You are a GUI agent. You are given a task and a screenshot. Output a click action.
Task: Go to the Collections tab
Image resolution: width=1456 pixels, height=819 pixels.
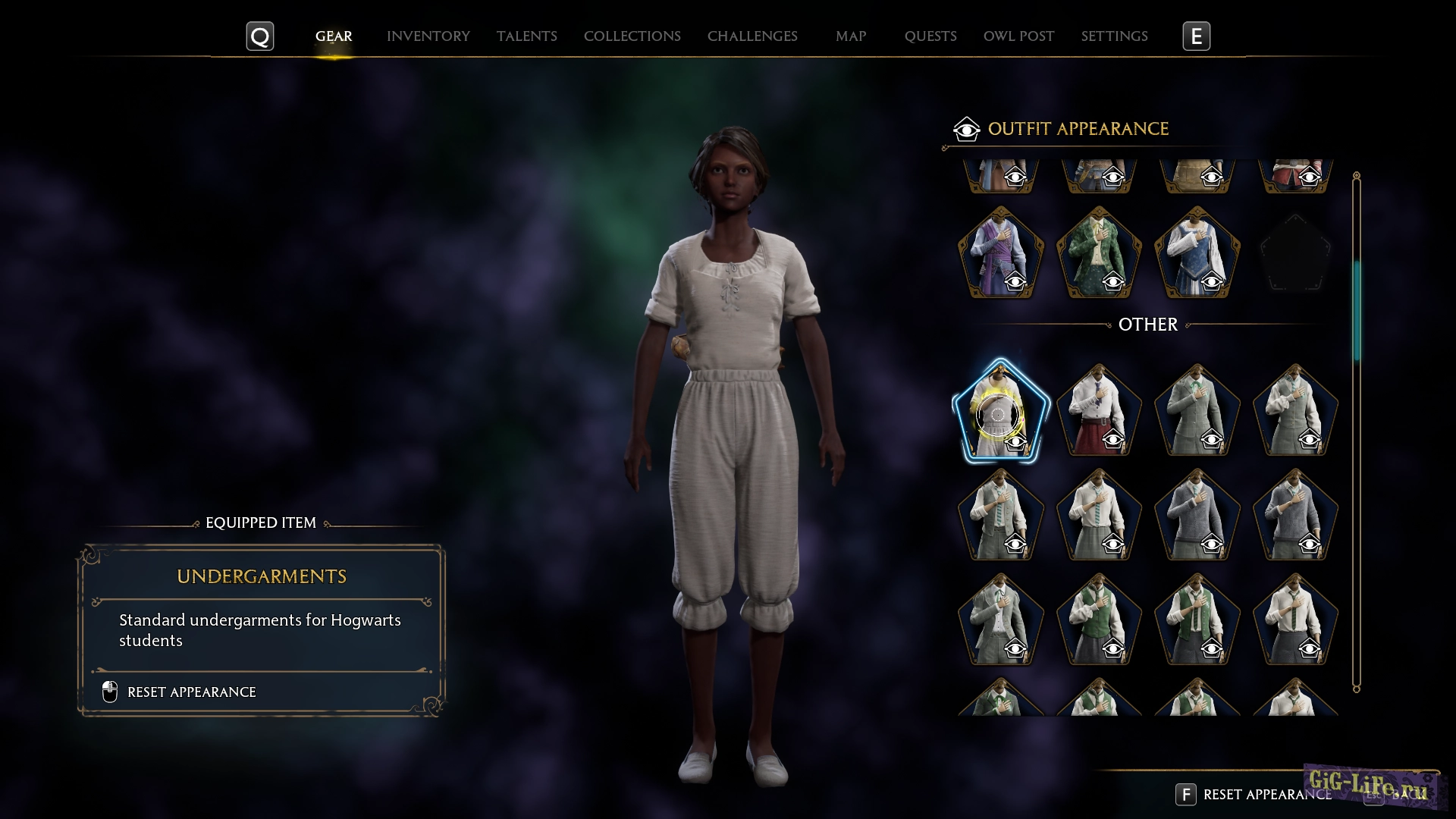632,36
